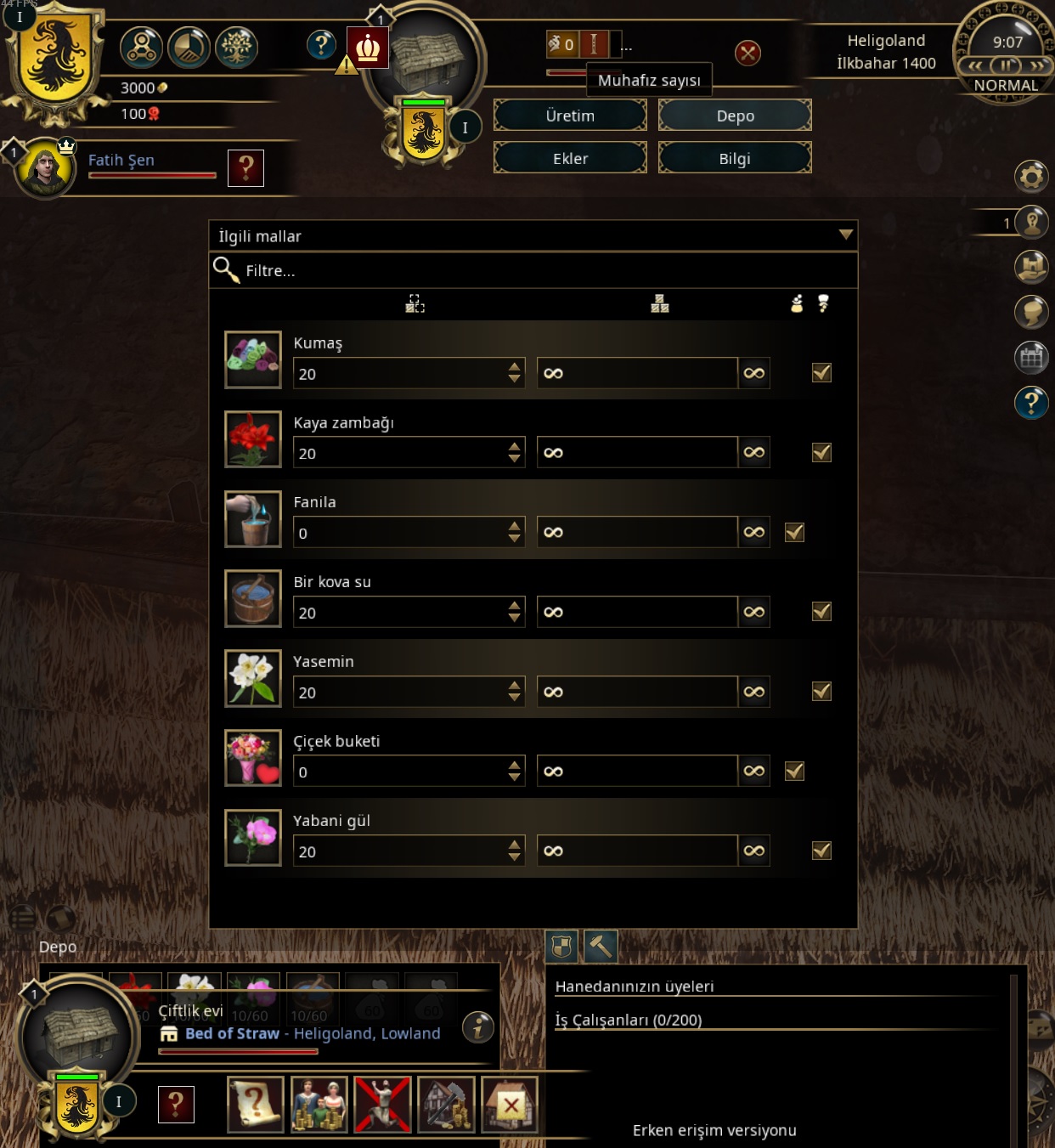This screenshot has width=1055, height=1148.
Task: Open the Bed of Straw info button
Action: click(x=478, y=1027)
